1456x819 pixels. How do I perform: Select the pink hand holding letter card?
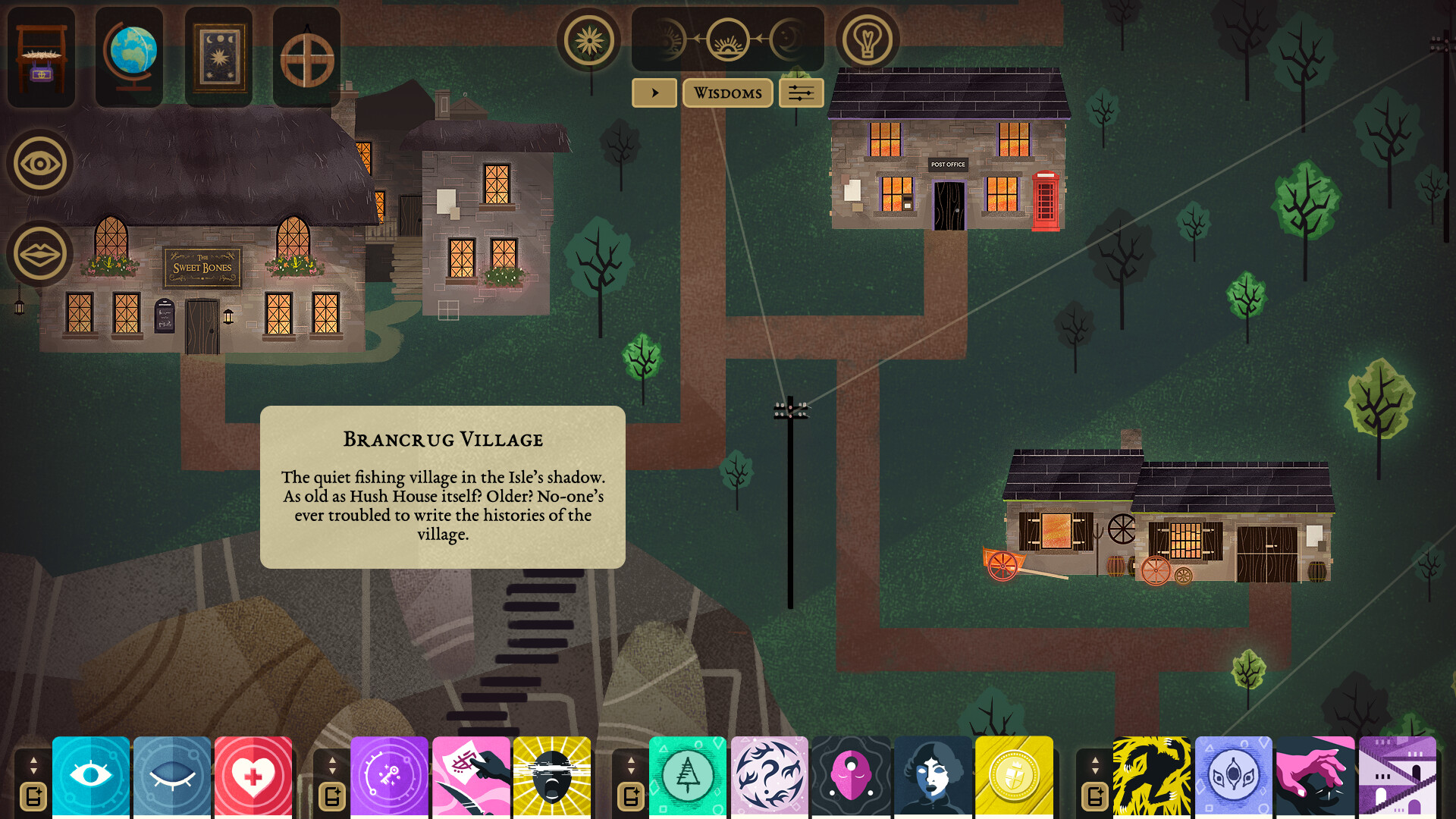pos(471,777)
